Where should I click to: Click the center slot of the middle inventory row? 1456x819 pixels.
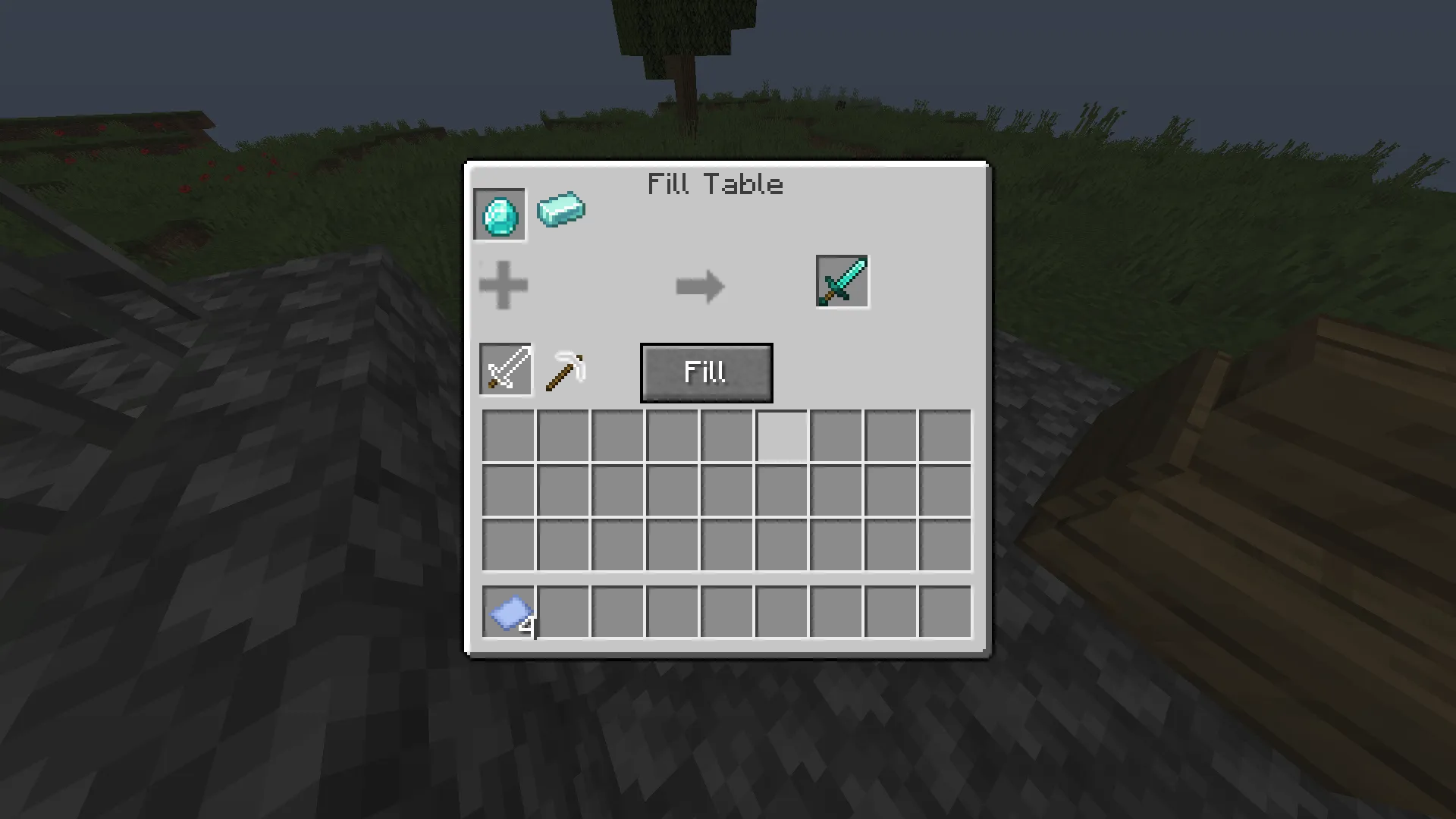(726, 489)
